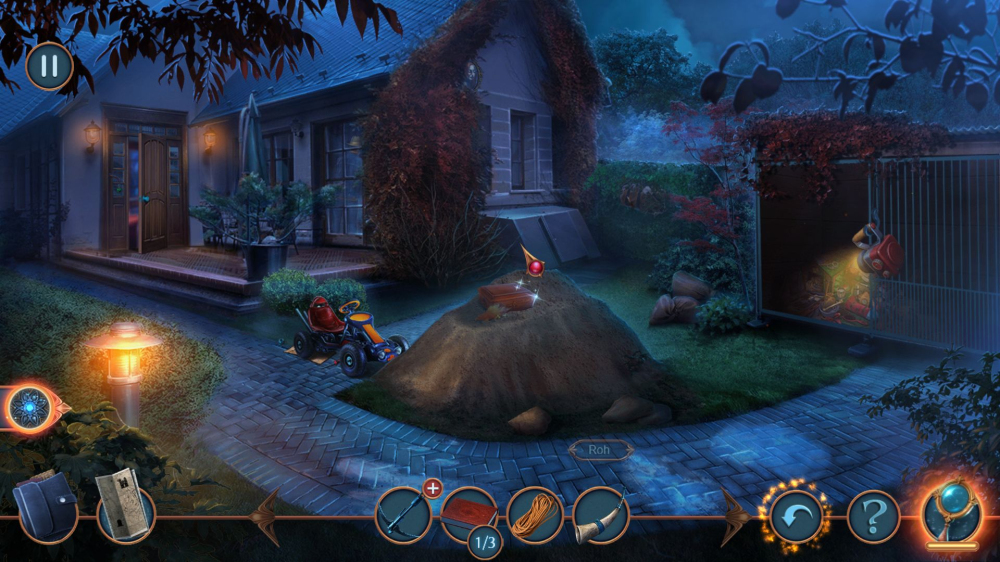Open the question mark help button

tap(873, 516)
